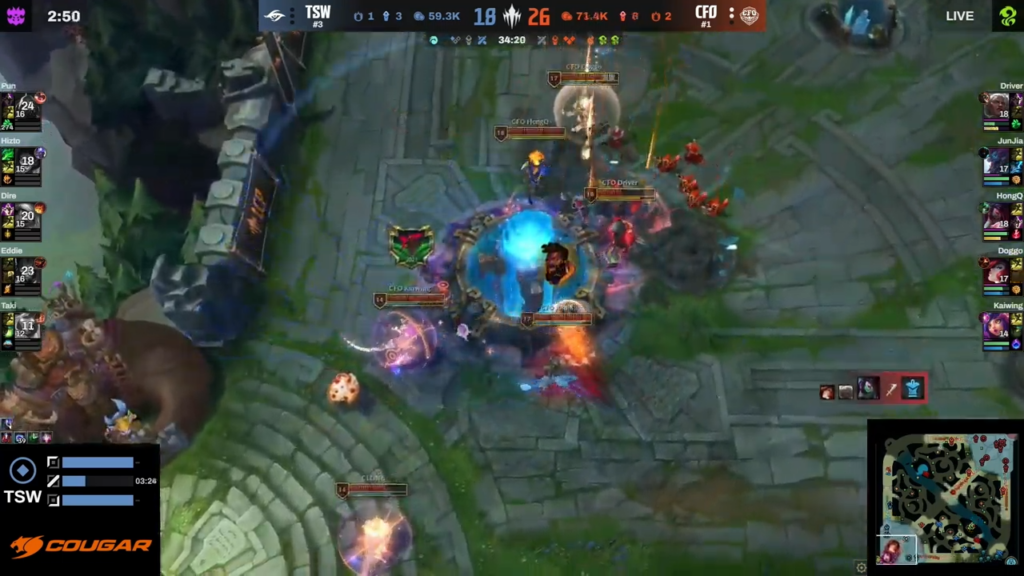Image resolution: width=1024 pixels, height=576 pixels.
Task: Click the LIVE indicator
Action: (x=960, y=16)
